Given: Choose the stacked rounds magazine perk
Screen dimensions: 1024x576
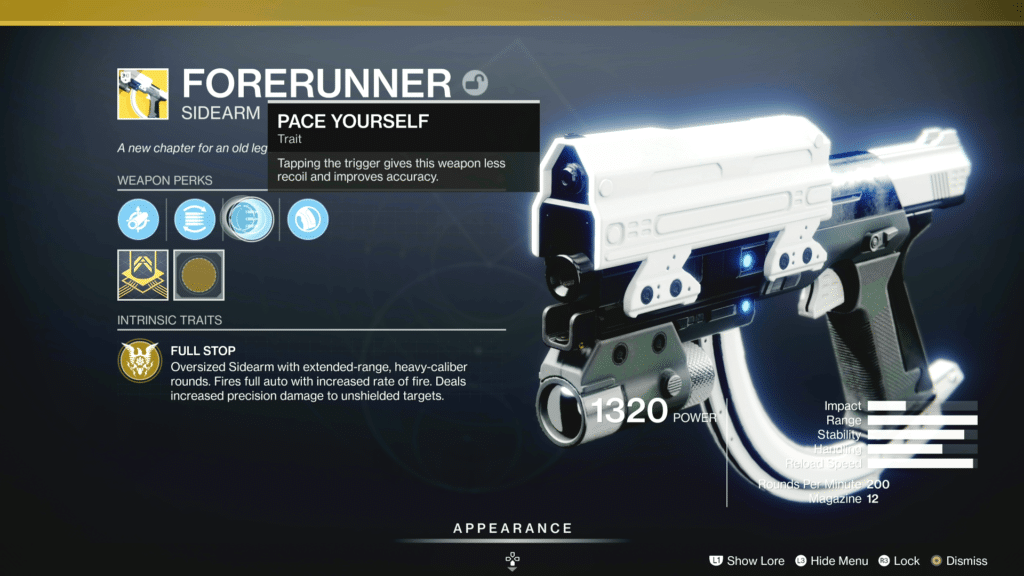Looking at the screenshot, I should point(194,219).
